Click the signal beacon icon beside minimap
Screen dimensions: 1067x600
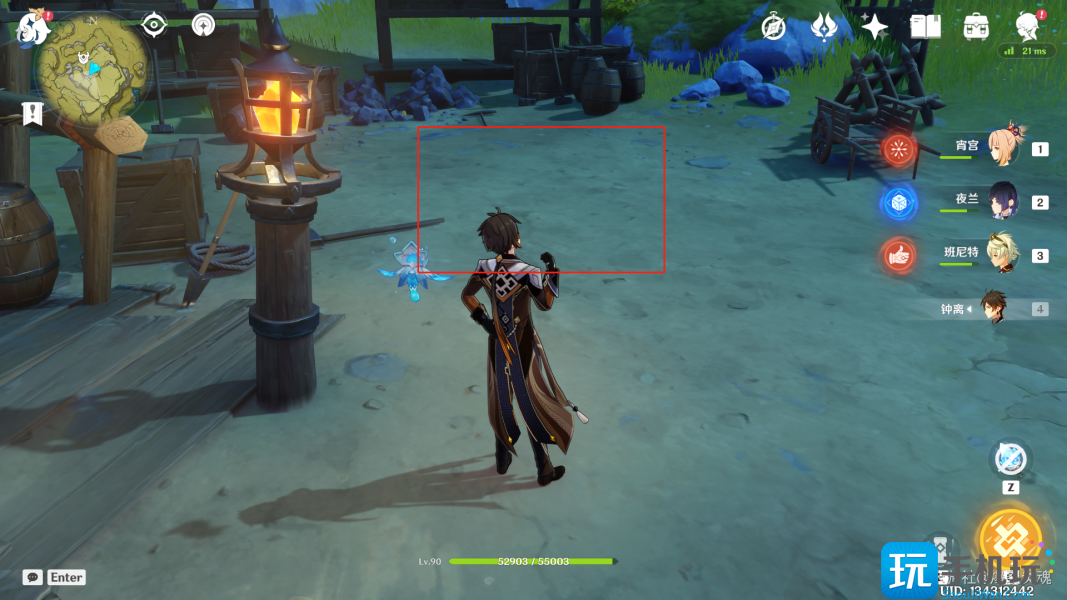pyautogui.click(x=204, y=24)
